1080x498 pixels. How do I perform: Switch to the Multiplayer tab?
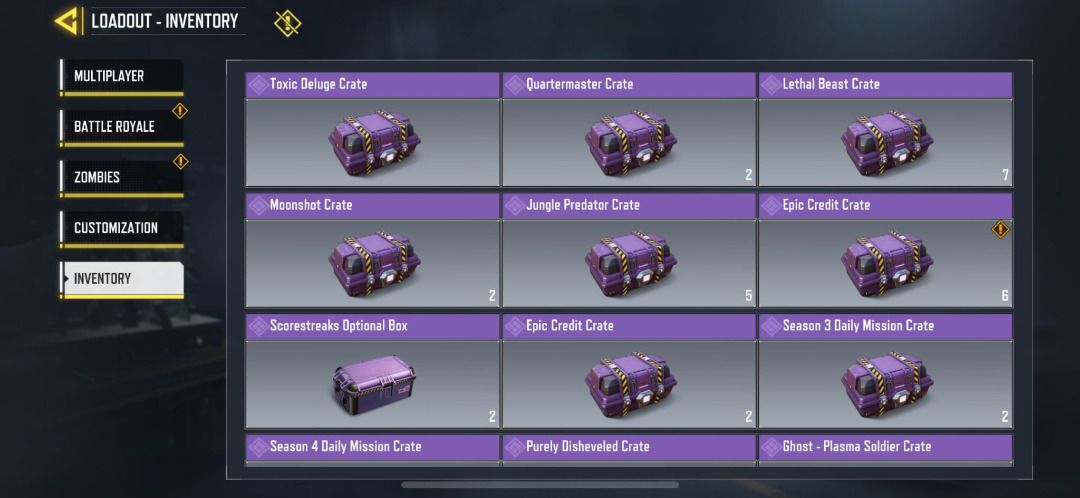click(x=121, y=77)
